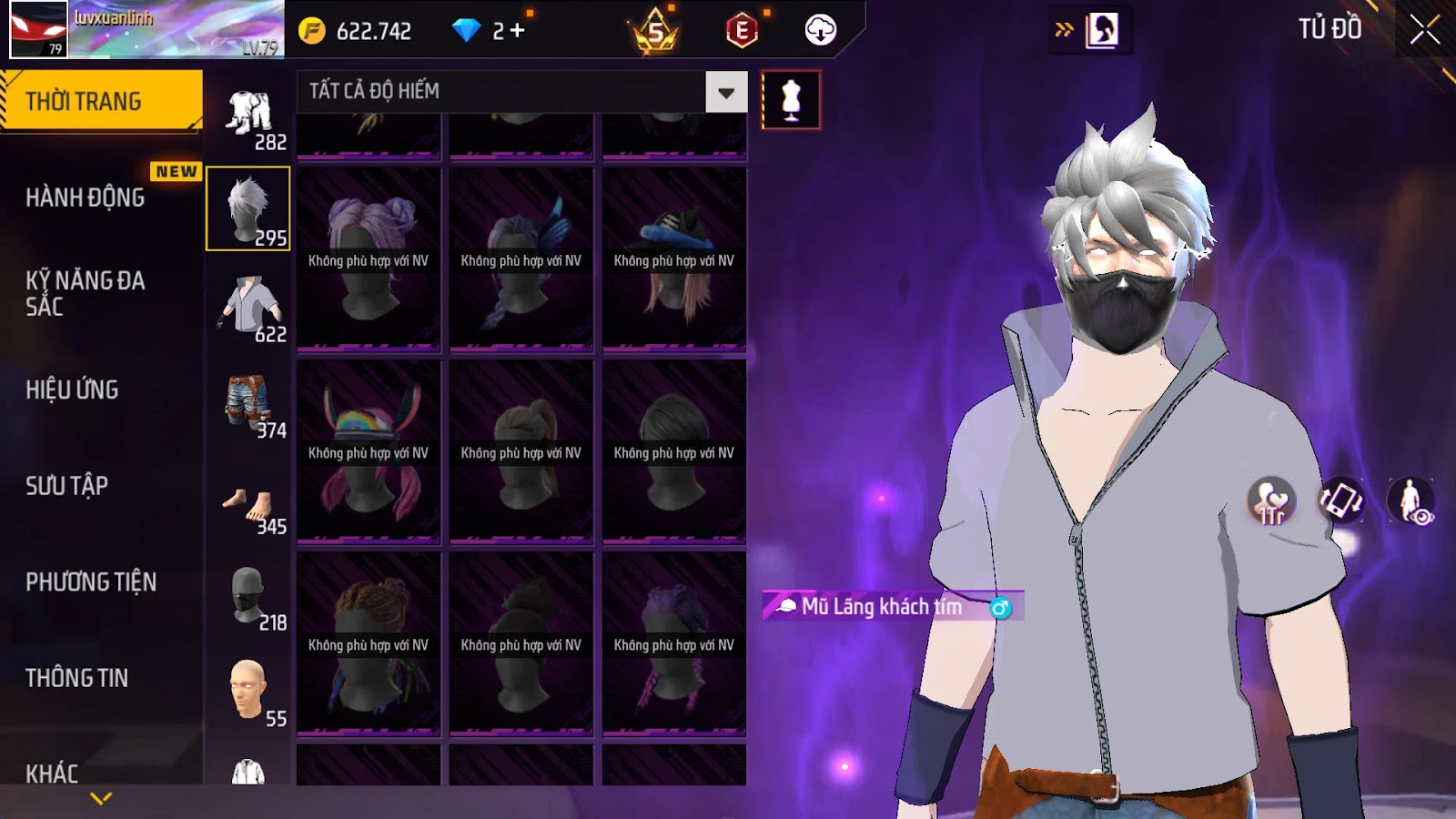Close the wardrobe screen
This screenshot has width=1456, height=819.
tap(1425, 29)
